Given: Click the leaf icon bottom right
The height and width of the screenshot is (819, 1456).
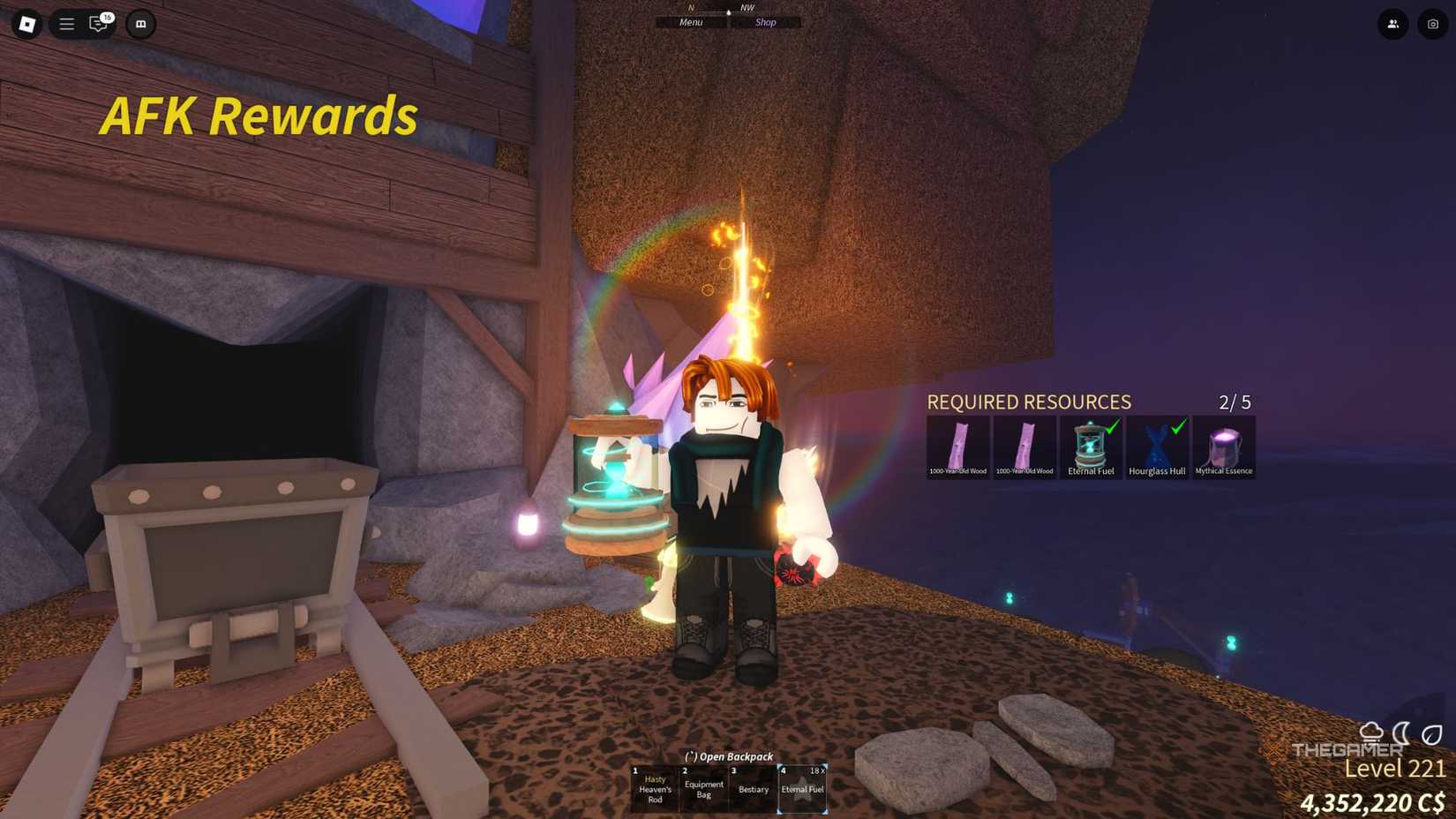Looking at the screenshot, I should pos(1432,734).
